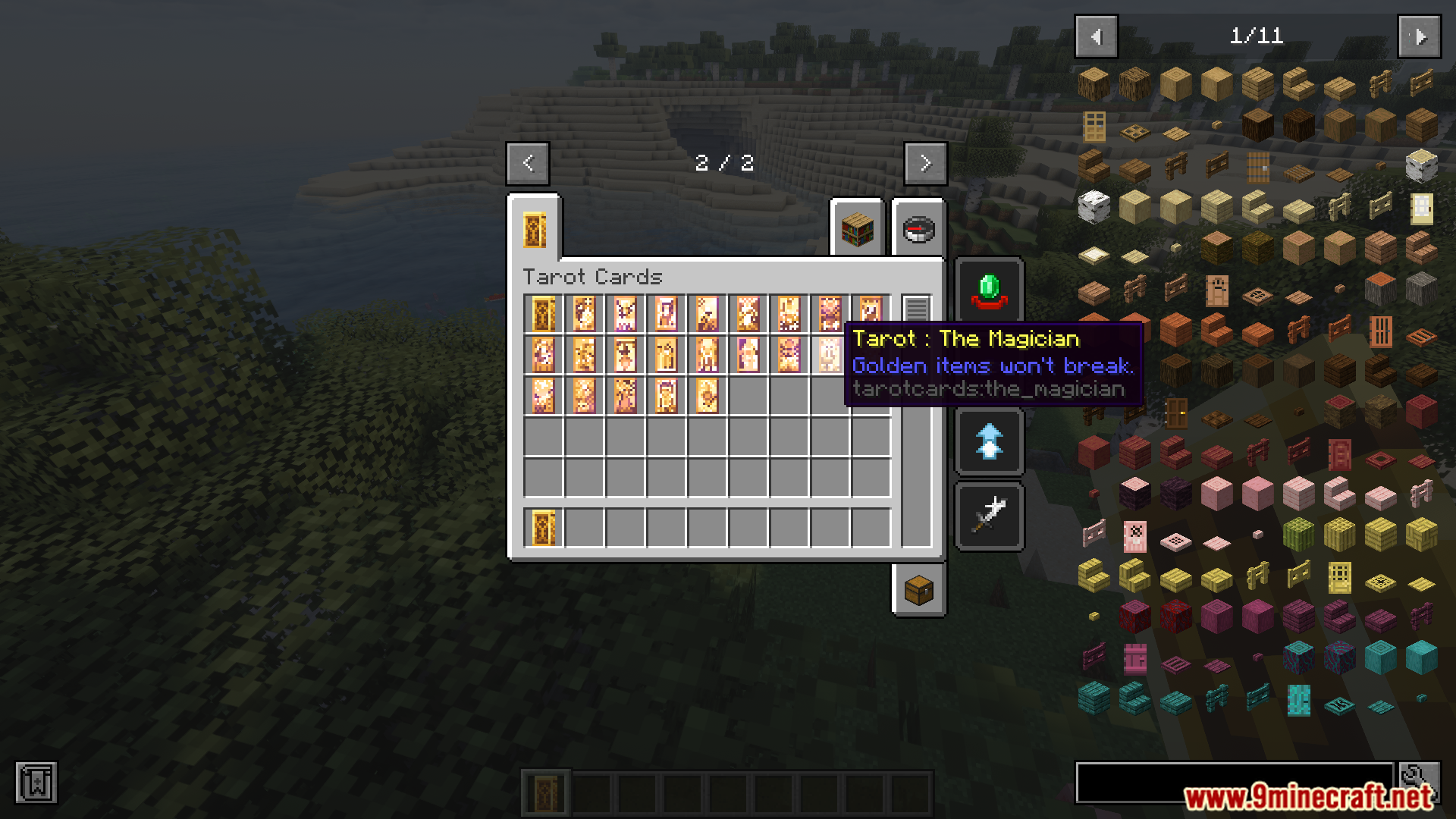1456x819 pixels.
Task: Select the oak log in the JEI list
Action: pos(1094,83)
